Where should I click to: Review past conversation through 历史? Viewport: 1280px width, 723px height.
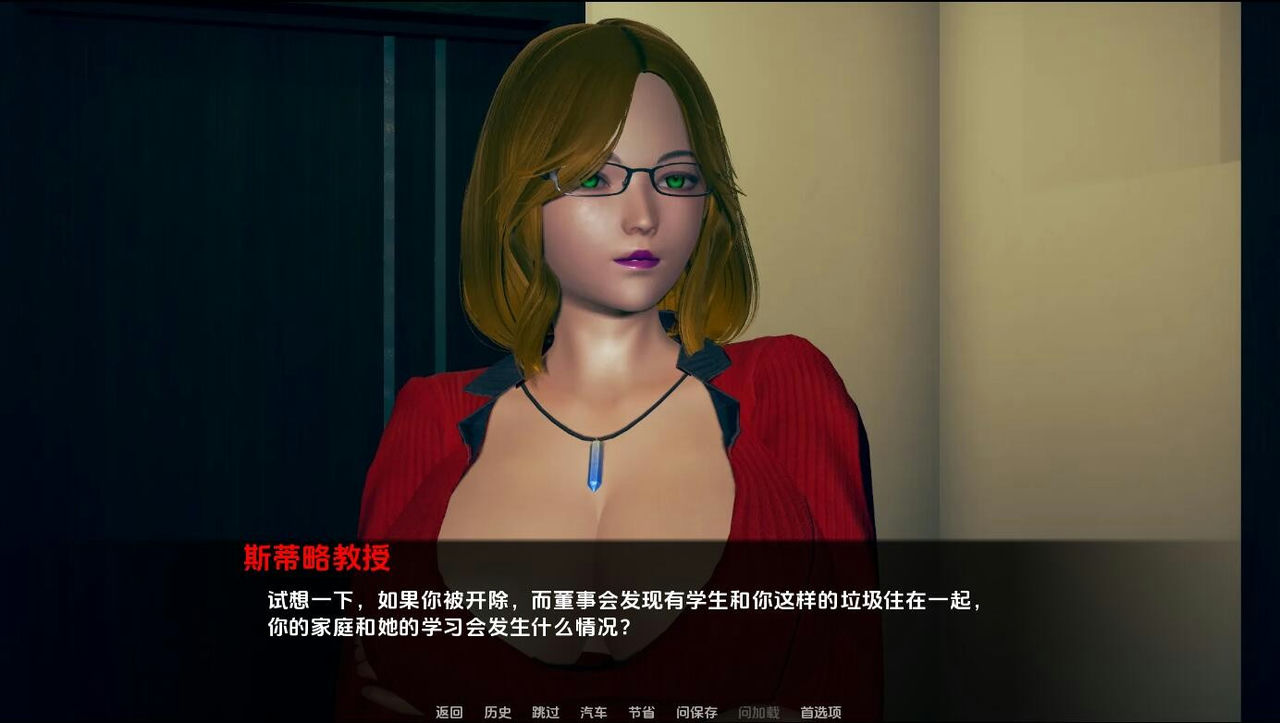point(497,712)
